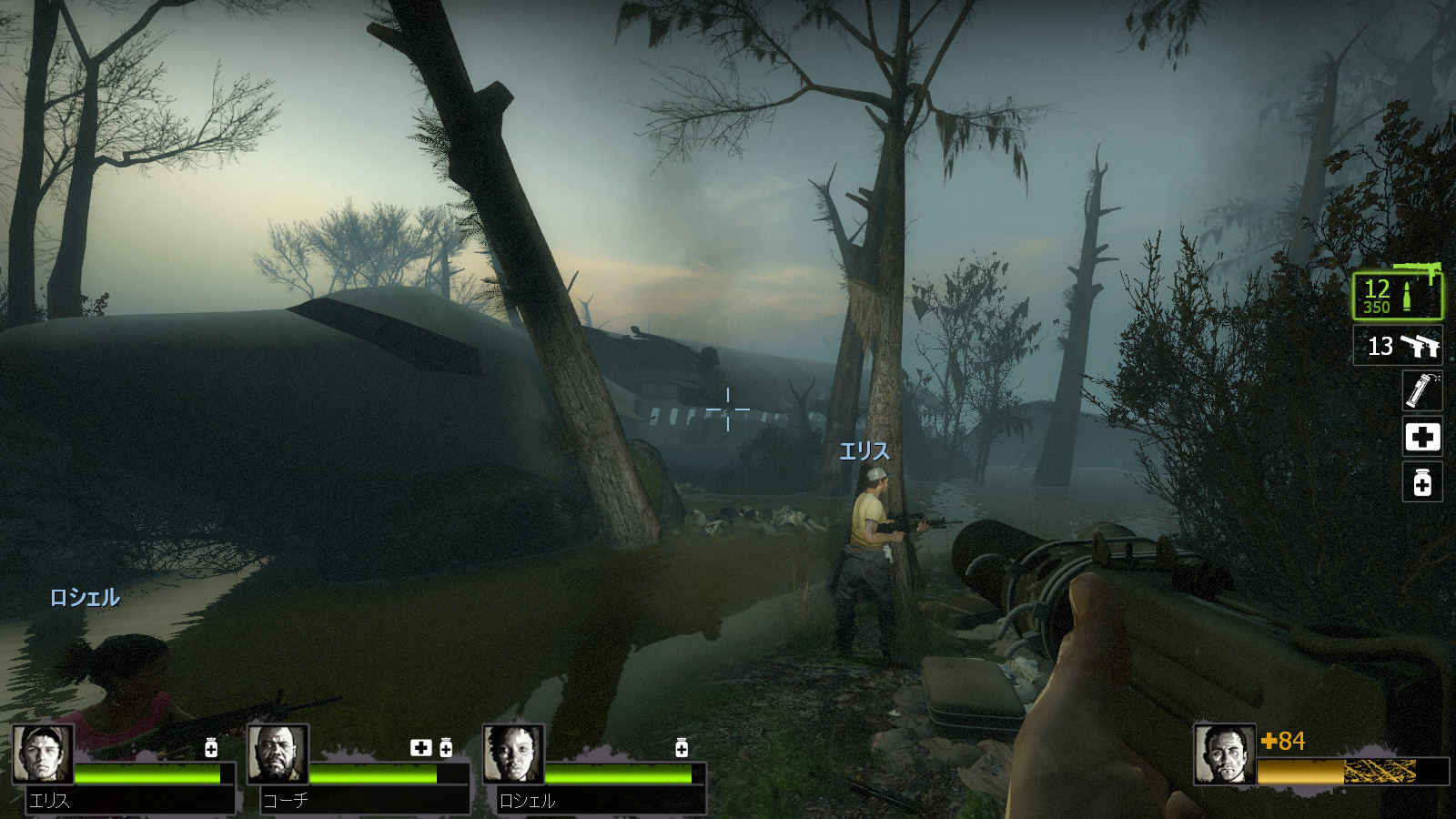Choose the first aid kit slot
Viewport: 1456px width, 819px height.
point(1422,437)
